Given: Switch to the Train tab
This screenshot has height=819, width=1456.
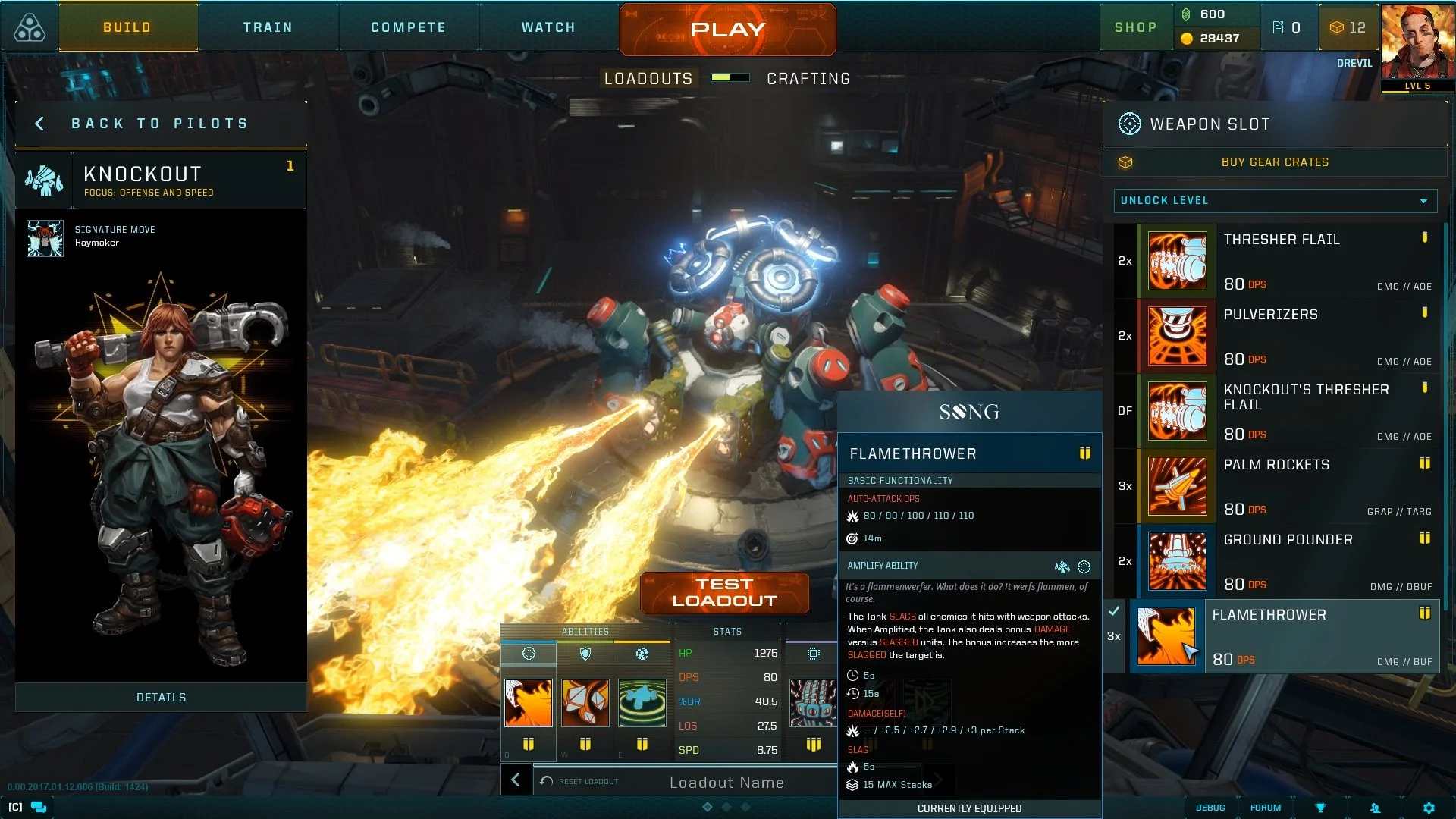Looking at the screenshot, I should click(268, 27).
